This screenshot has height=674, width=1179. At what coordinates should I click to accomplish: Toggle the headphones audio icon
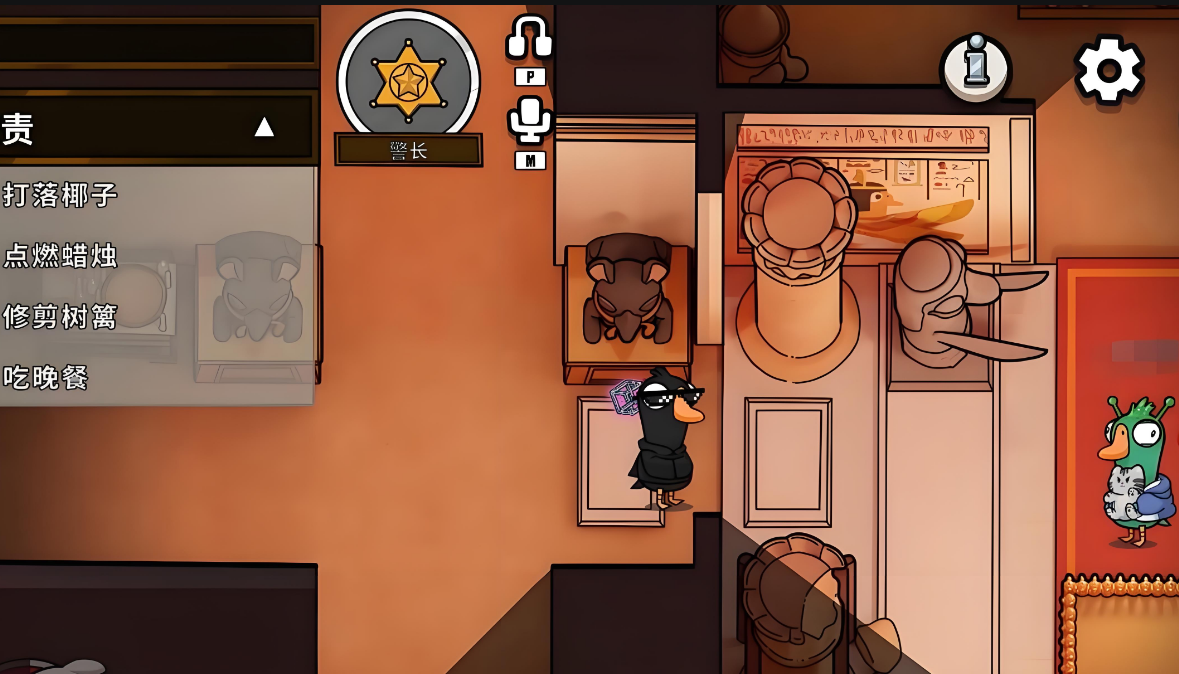pyautogui.click(x=529, y=39)
